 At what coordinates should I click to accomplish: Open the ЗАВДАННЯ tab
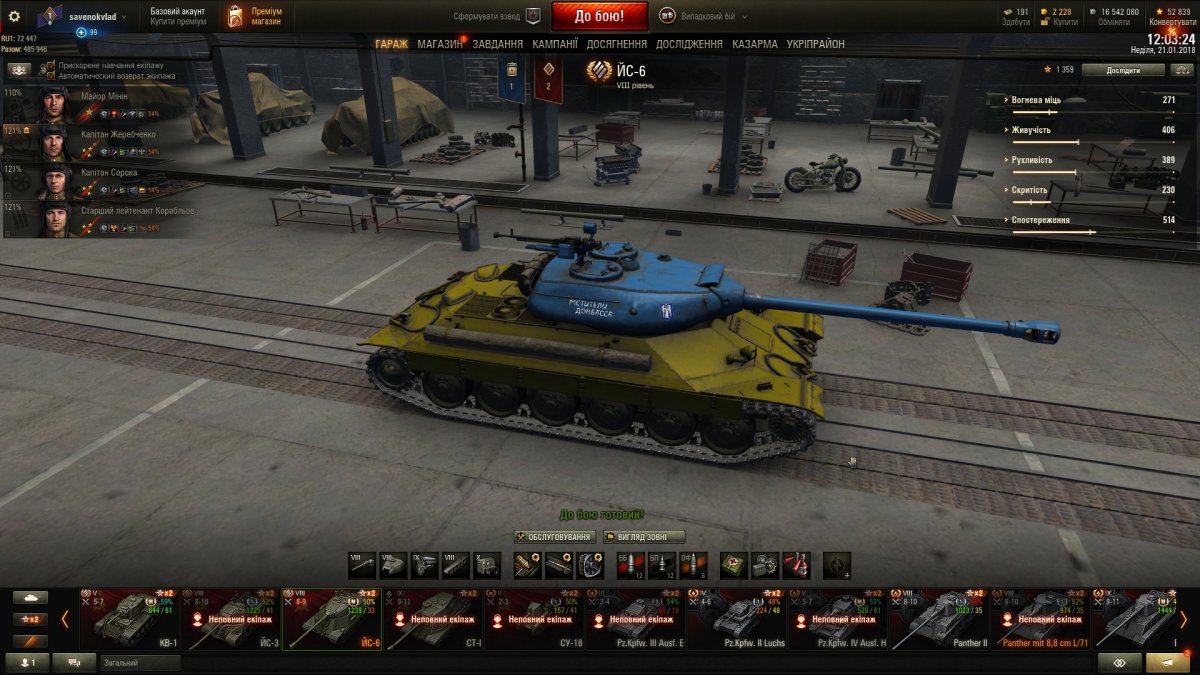pyautogui.click(x=498, y=44)
